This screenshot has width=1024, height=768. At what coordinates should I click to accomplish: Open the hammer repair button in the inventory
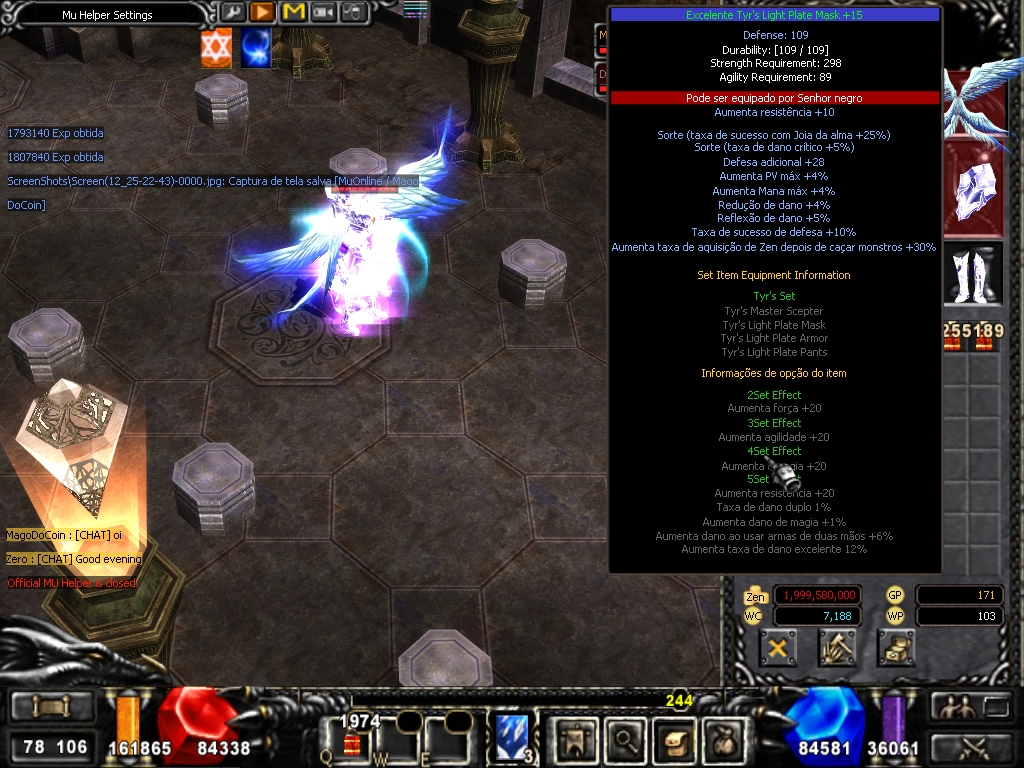836,648
